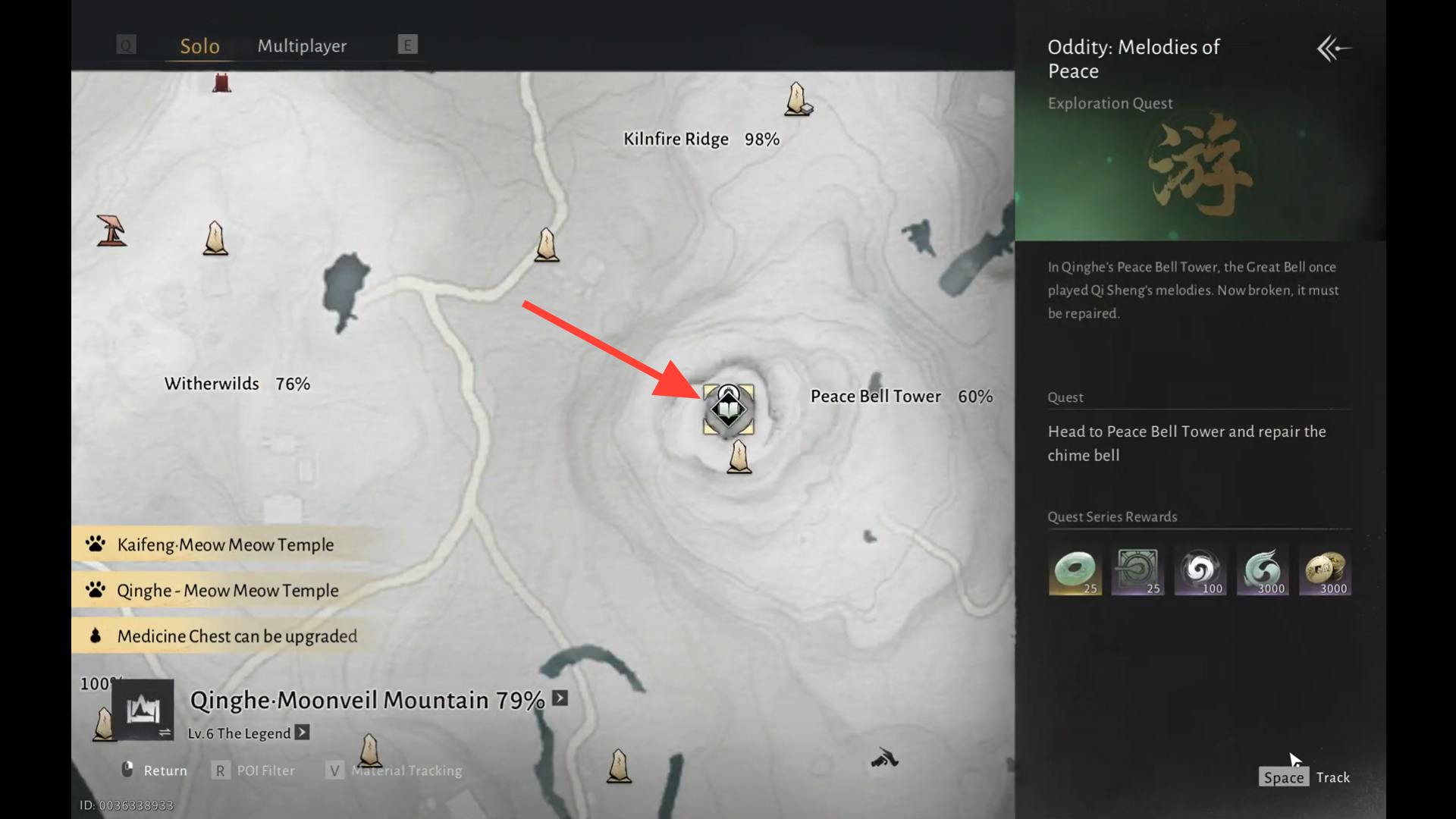Open the POI Filter
The width and height of the screenshot is (1456, 819).
254,770
